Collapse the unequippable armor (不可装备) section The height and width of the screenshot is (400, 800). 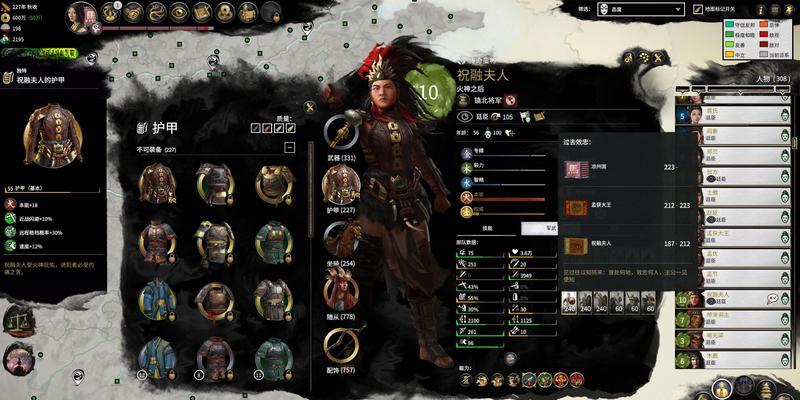tap(290, 147)
